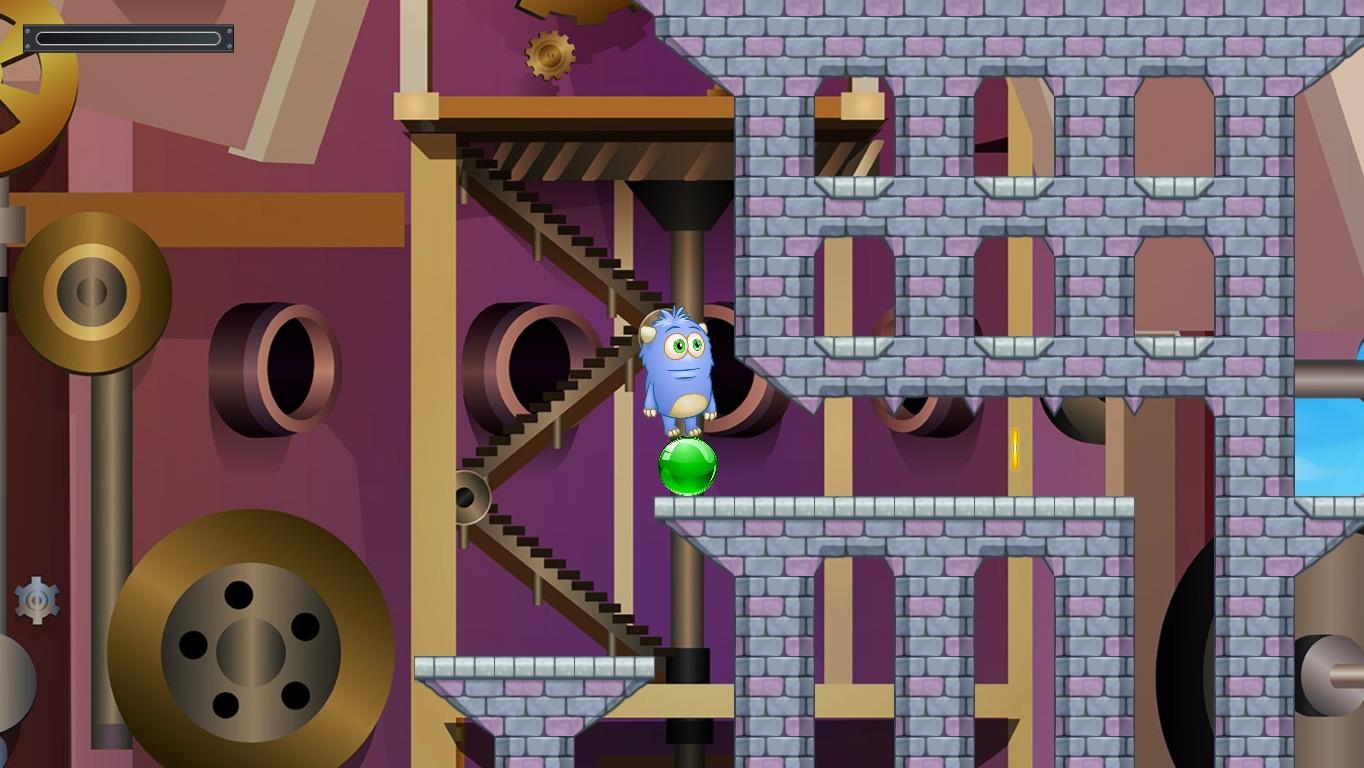
Task: Select the small gray gear bottom left
Action: point(35,600)
